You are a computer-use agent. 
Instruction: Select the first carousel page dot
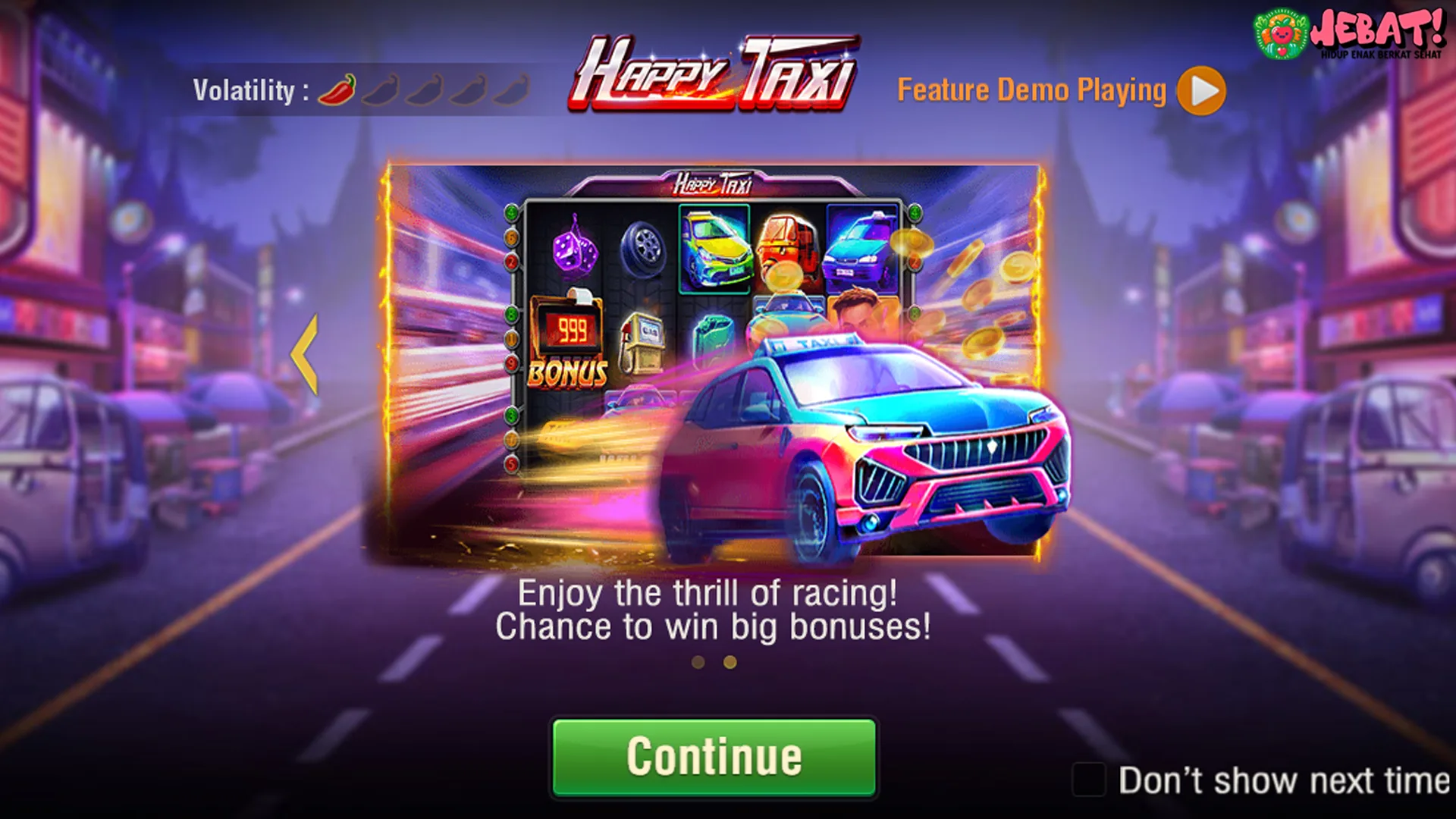tap(698, 663)
